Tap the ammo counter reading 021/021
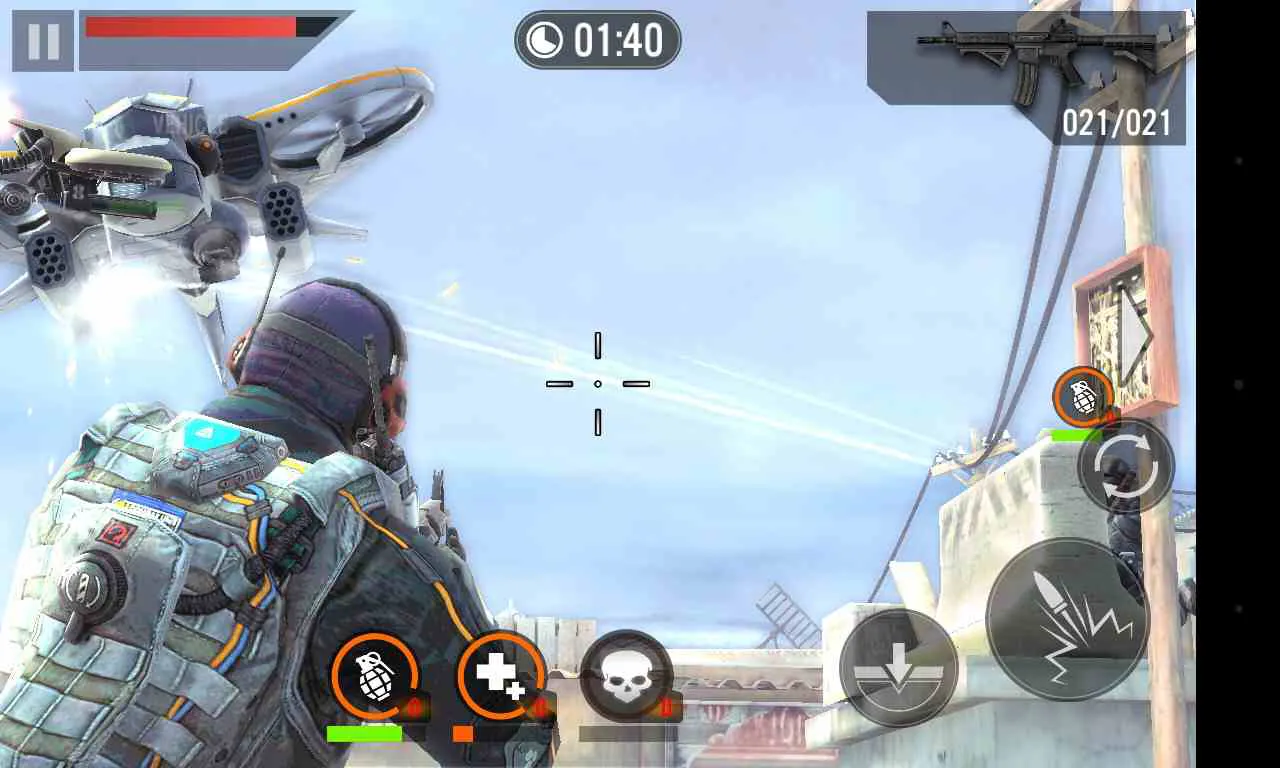Image resolution: width=1280 pixels, height=768 pixels. 1115,123
